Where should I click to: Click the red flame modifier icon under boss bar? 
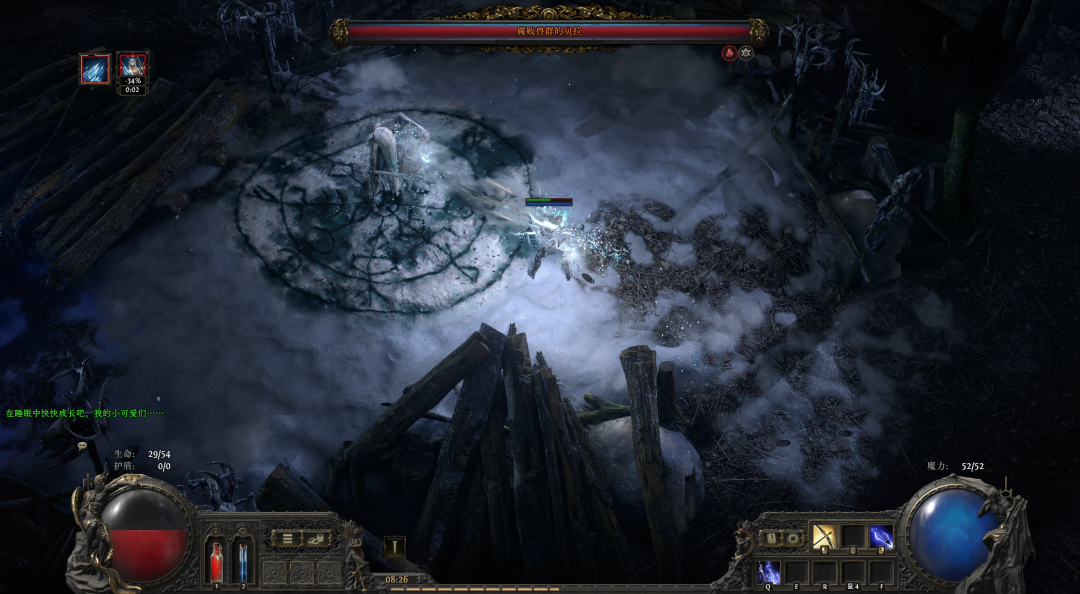pos(729,53)
